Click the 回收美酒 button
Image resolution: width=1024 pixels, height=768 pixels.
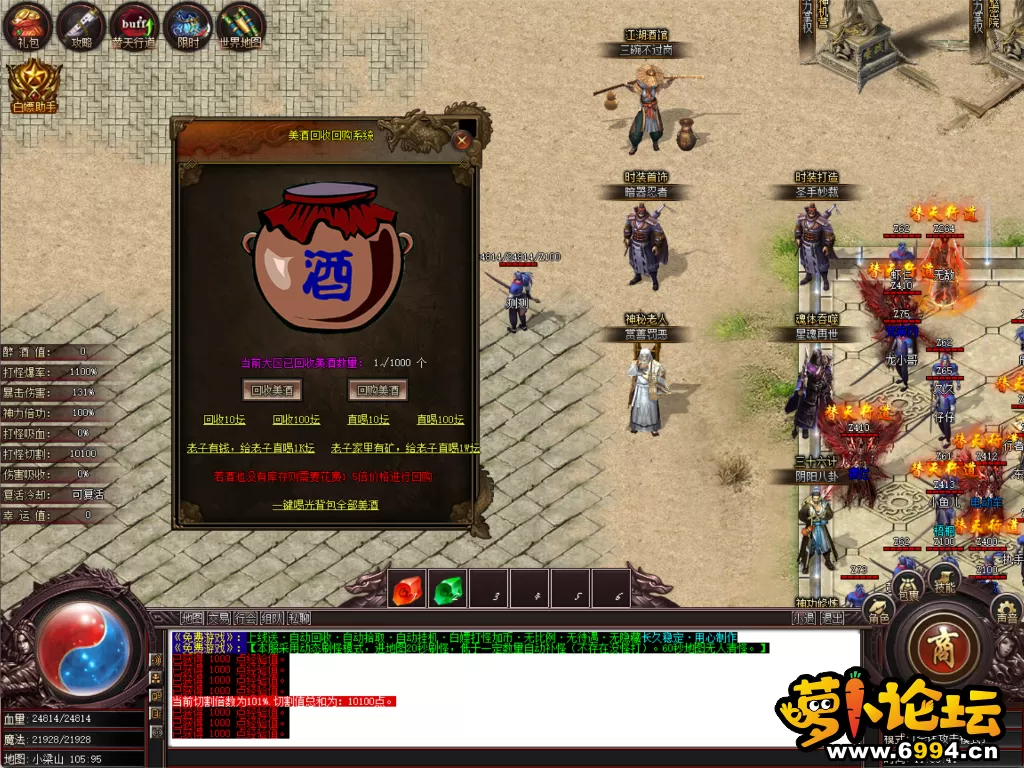pyautogui.click(x=272, y=389)
